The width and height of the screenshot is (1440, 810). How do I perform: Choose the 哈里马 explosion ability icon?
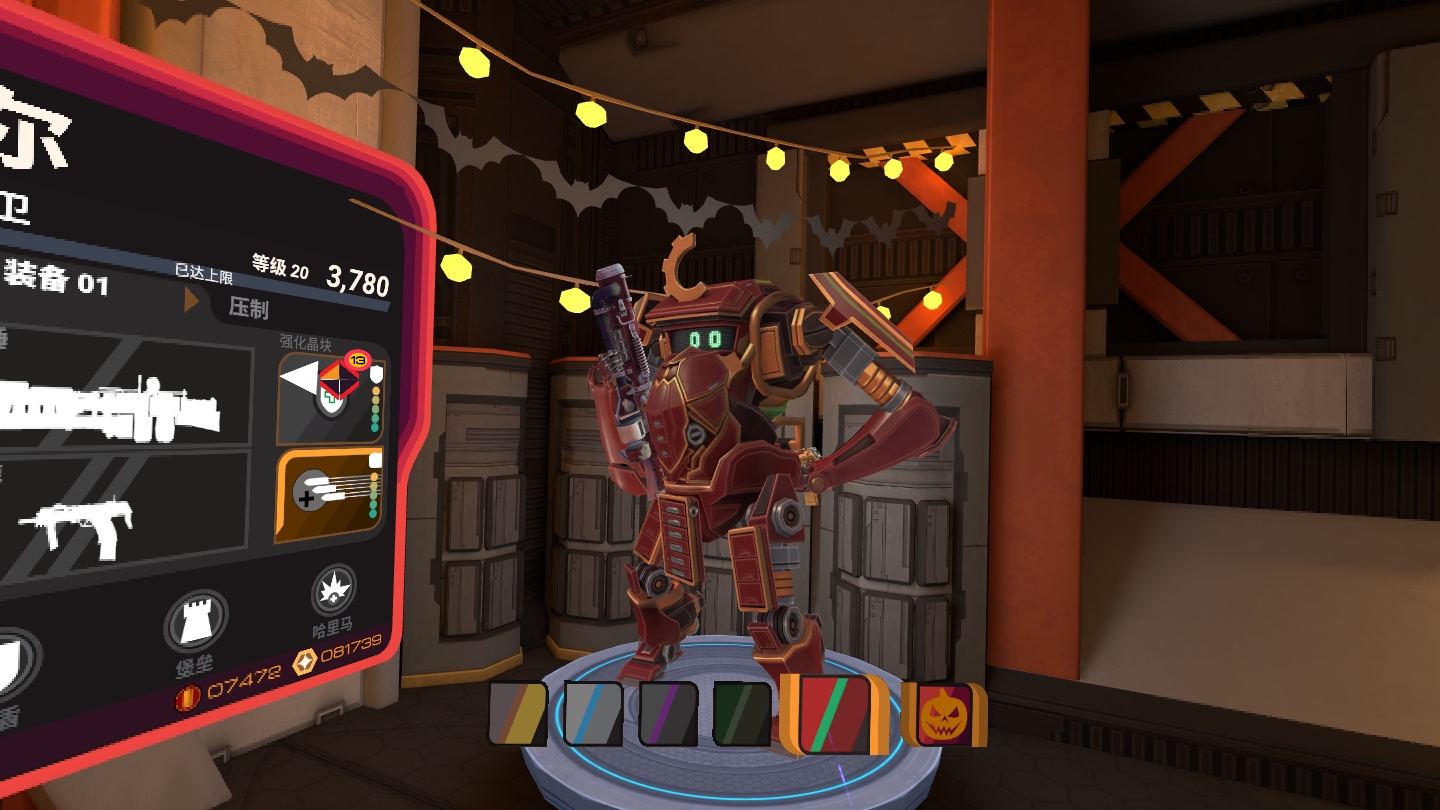pyautogui.click(x=332, y=592)
